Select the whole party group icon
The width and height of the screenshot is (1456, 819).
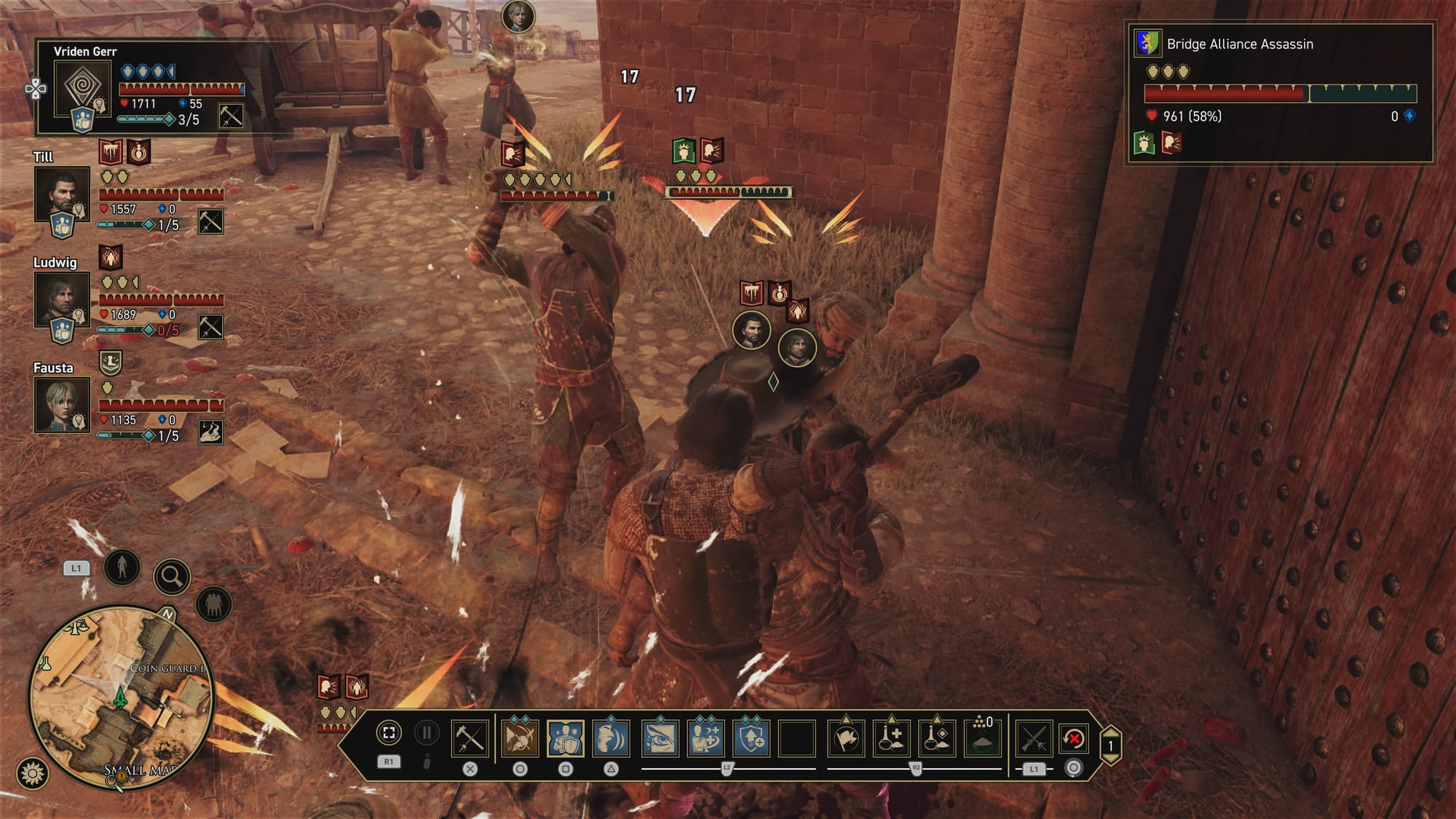point(213,604)
